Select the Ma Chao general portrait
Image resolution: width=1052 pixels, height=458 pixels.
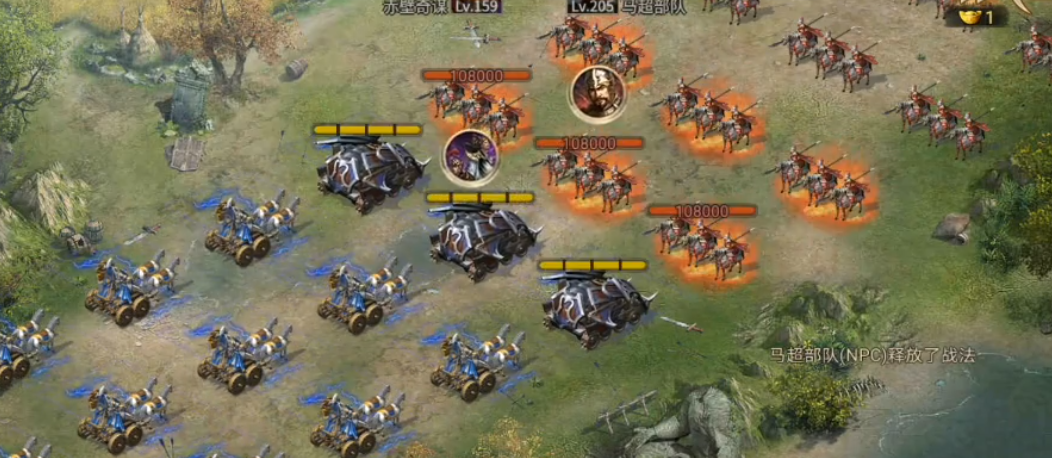click(x=597, y=94)
